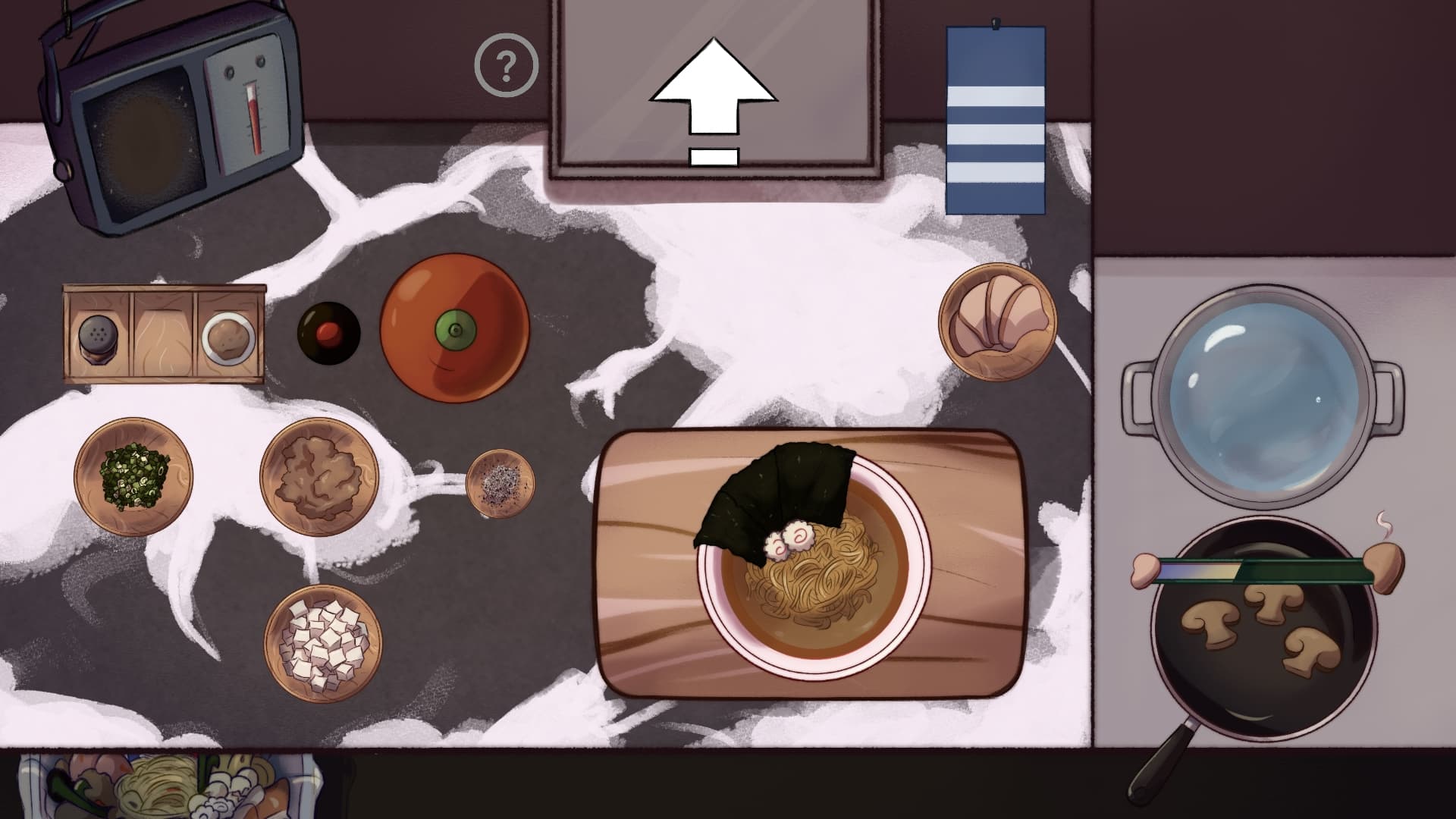Open the large orange lidded pot
The height and width of the screenshot is (819, 1456).
point(454,328)
